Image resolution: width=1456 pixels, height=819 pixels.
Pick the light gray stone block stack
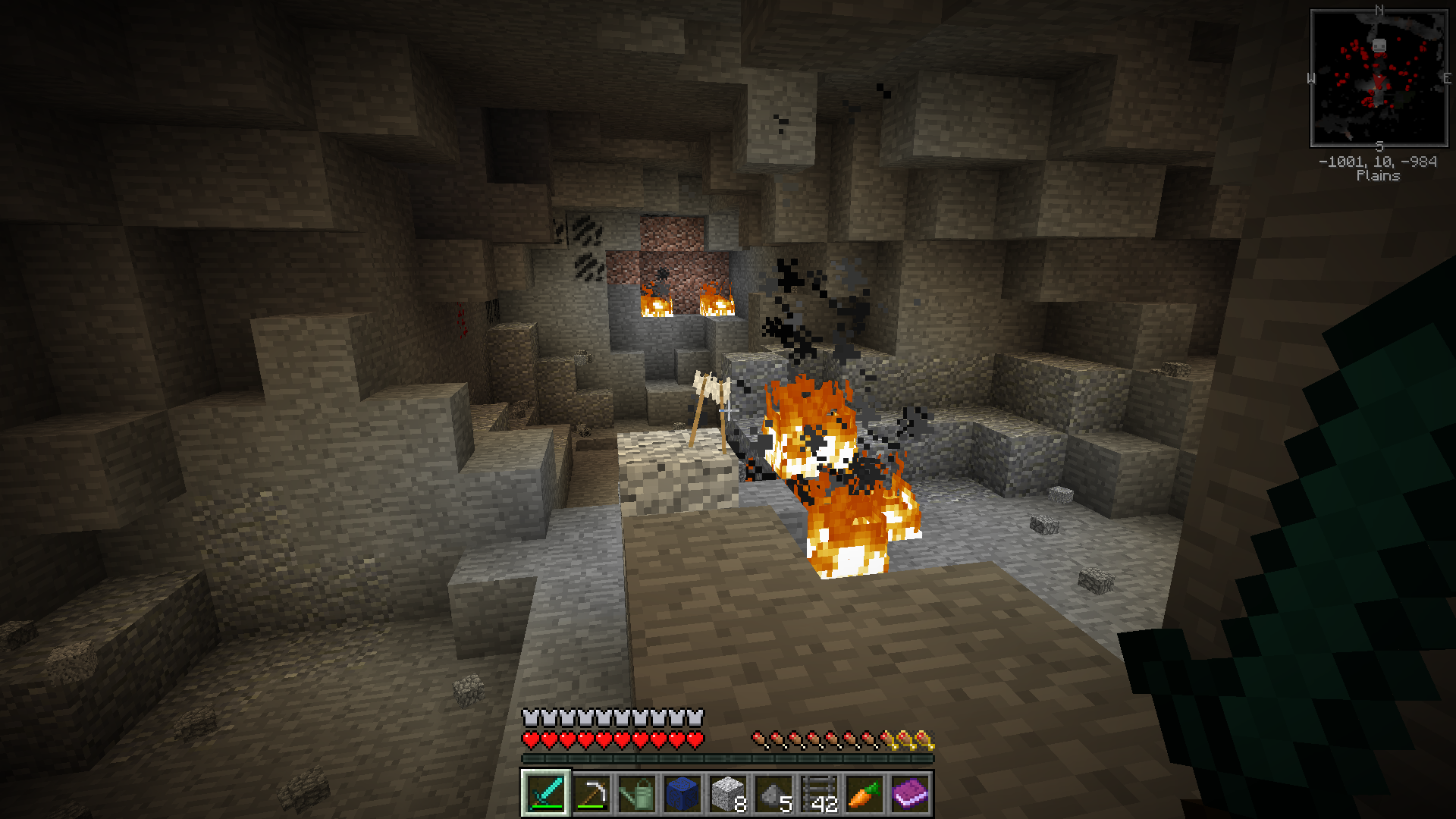[x=728, y=794]
